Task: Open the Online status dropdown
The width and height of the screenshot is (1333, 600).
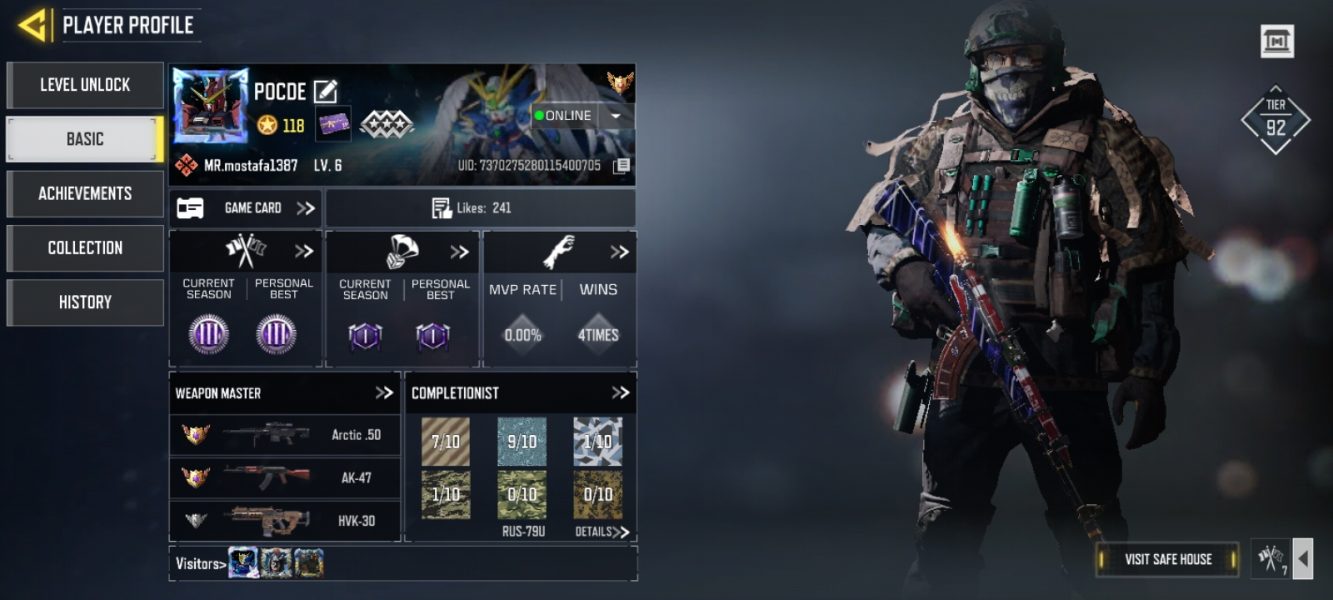Action: (x=615, y=116)
